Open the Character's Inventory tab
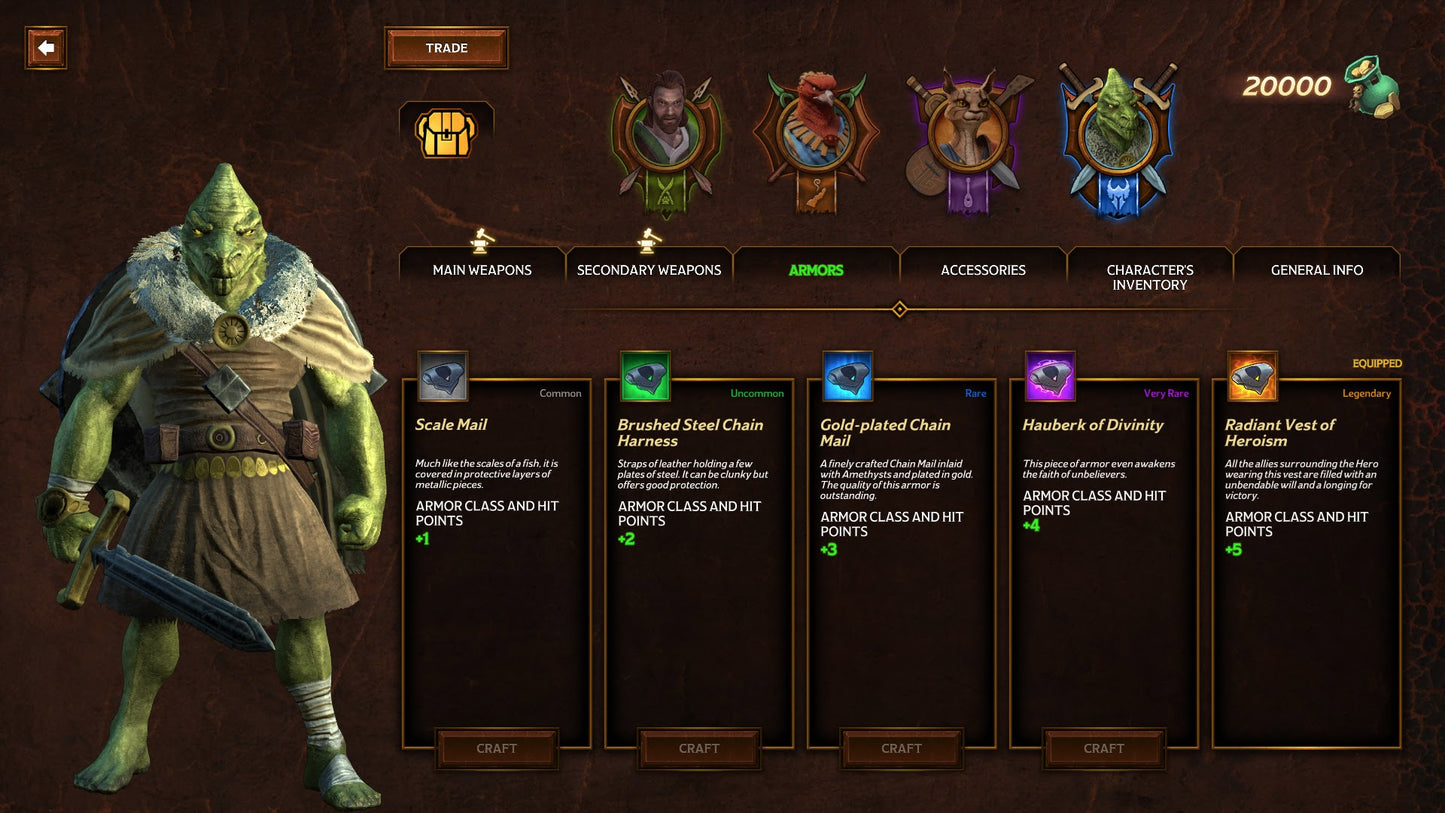 click(x=1150, y=277)
